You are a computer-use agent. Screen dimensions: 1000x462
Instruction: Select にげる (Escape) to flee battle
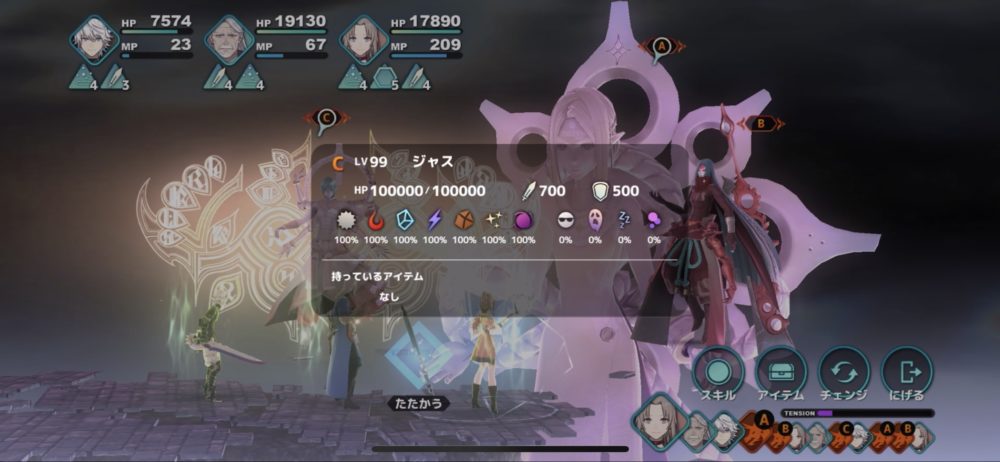tap(907, 371)
